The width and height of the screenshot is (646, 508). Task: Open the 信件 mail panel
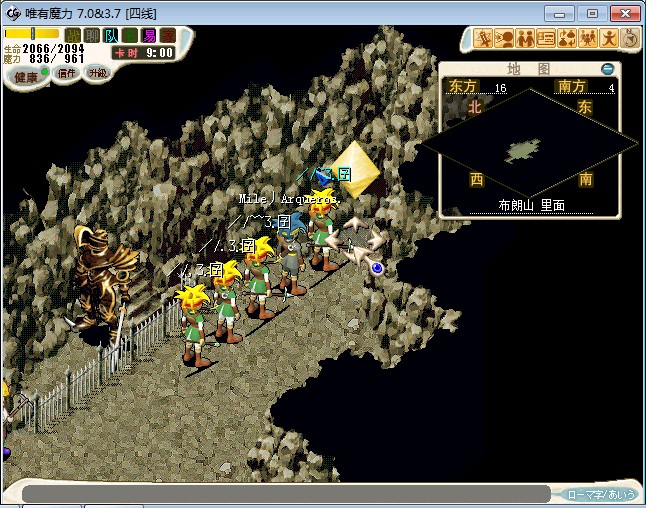[67, 75]
